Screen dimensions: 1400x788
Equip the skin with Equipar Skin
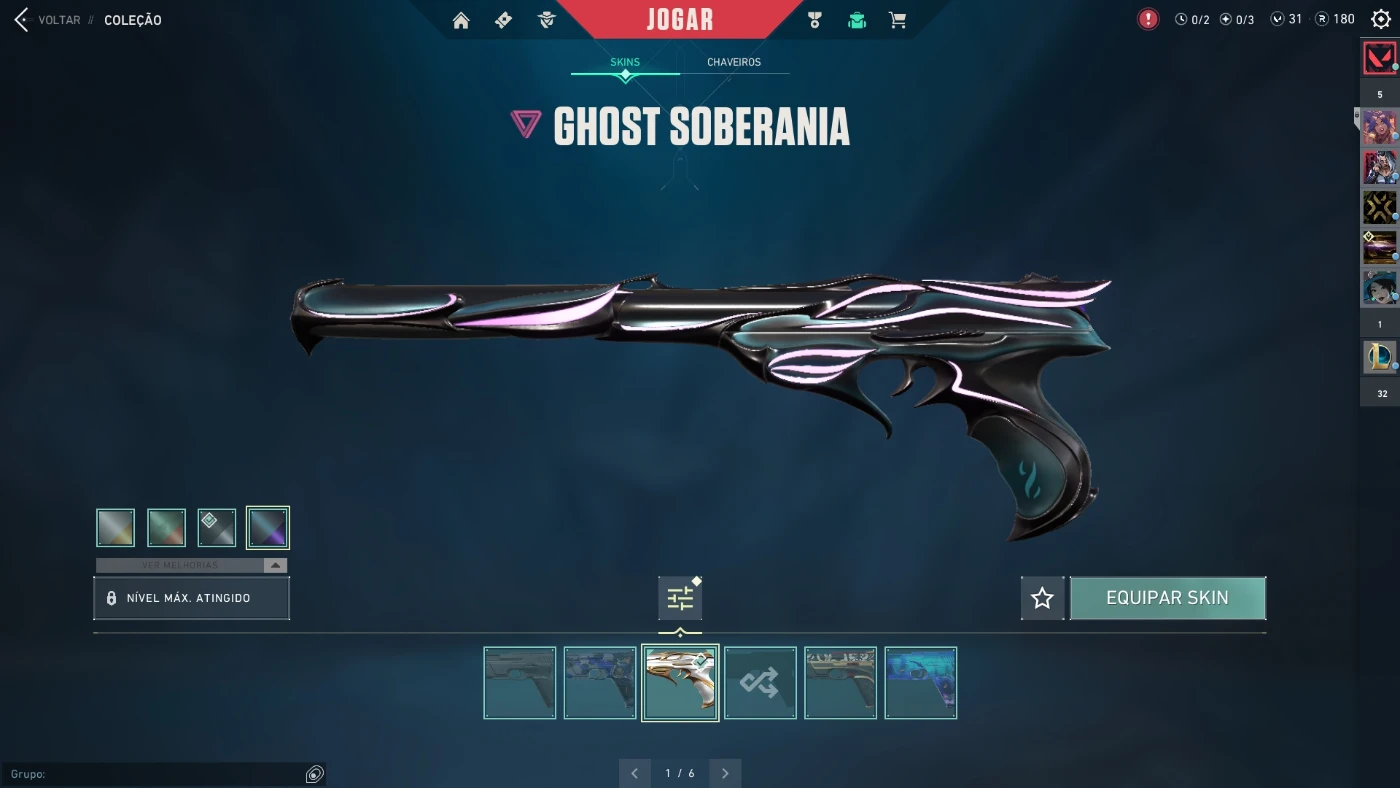click(x=1167, y=598)
